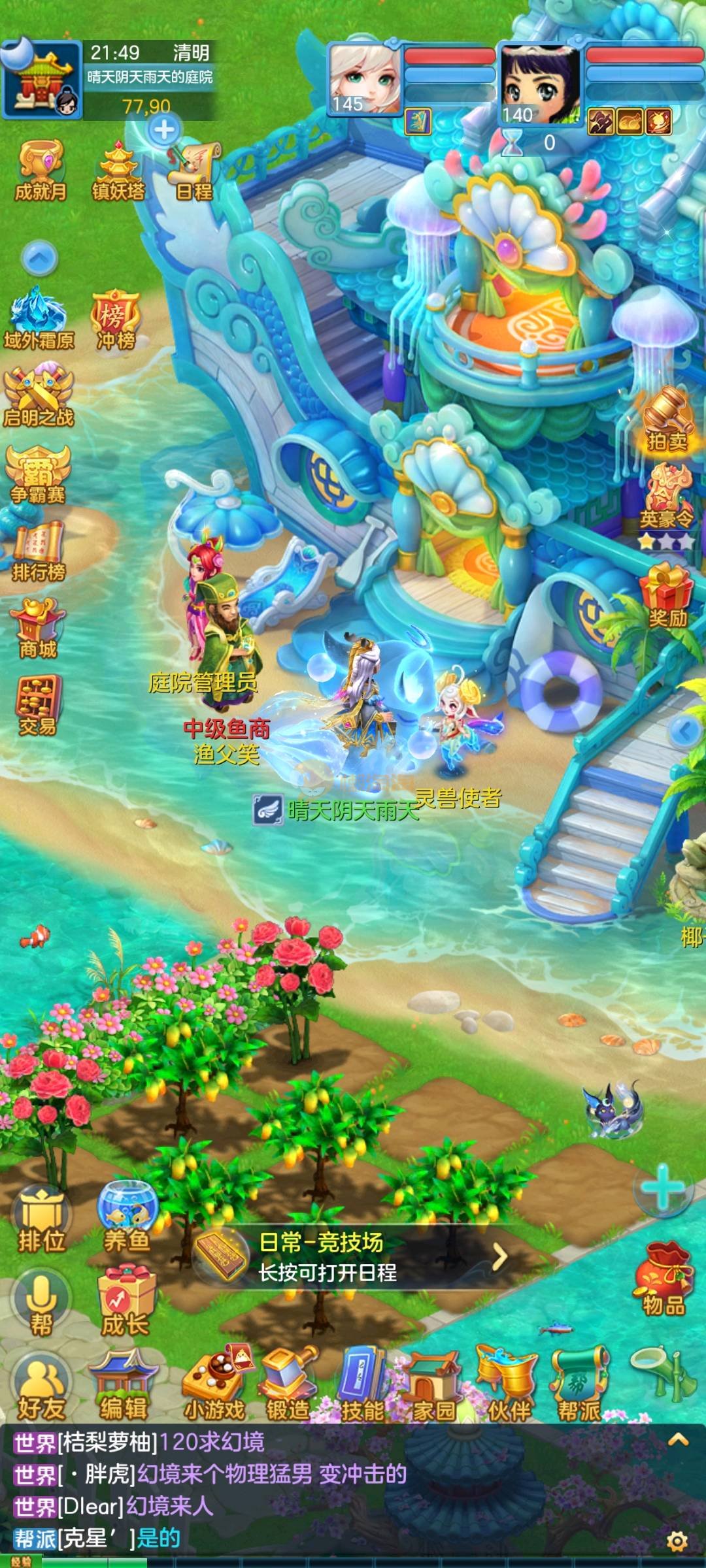This screenshot has height=1568, width=706.
Task: Claim rewards via the 奖励 gift box
Action: click(667, 596)
